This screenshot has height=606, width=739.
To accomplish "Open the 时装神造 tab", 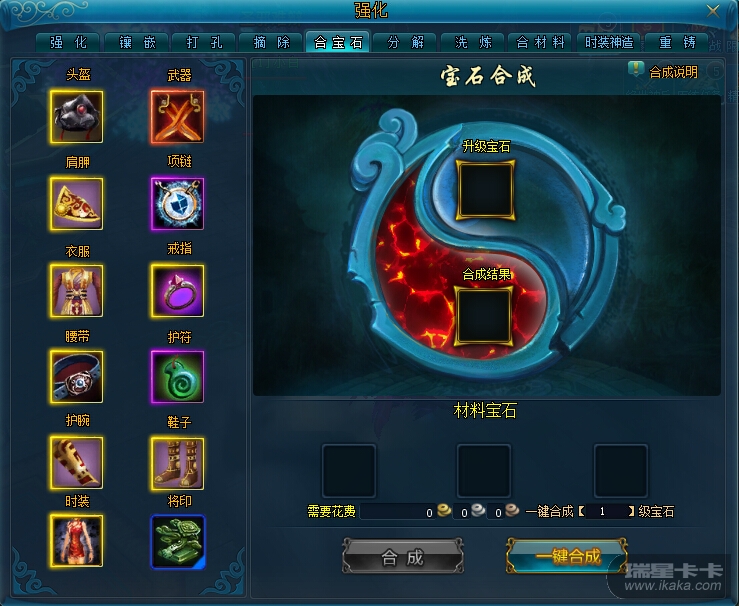I will pyautogui.click(x=609, y=42).
